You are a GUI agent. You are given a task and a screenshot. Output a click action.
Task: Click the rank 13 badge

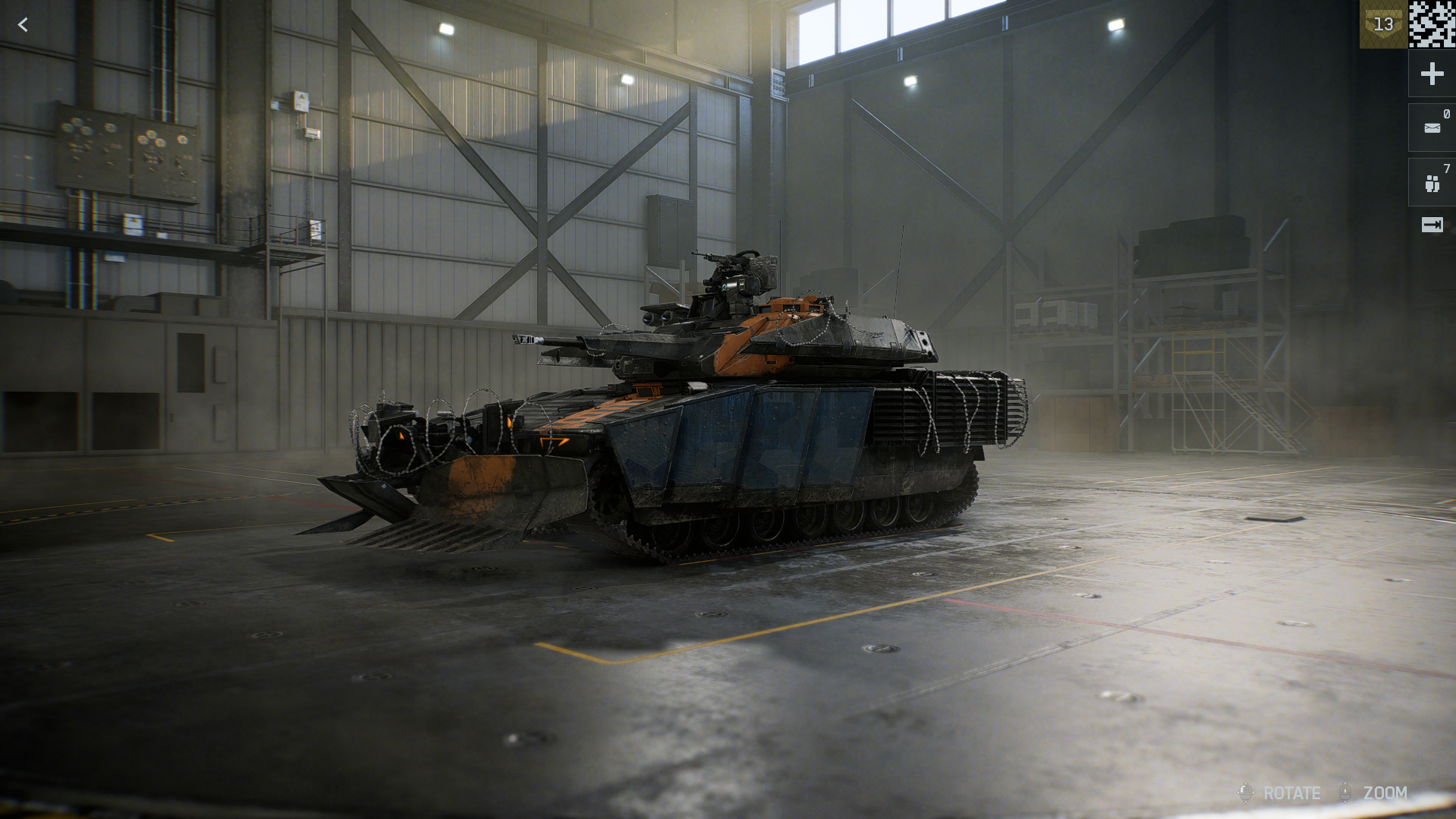[x=1383, y=24]
